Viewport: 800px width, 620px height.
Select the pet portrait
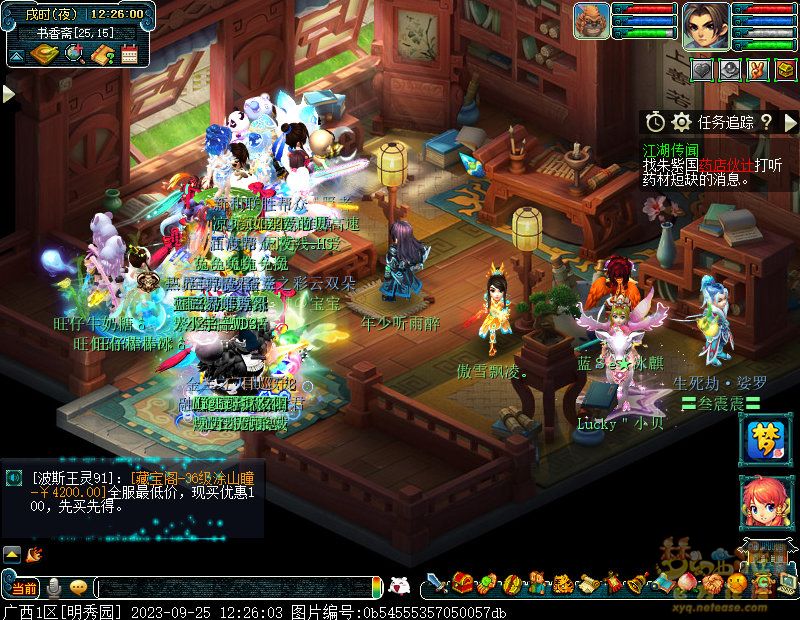[x=592, y=22]
